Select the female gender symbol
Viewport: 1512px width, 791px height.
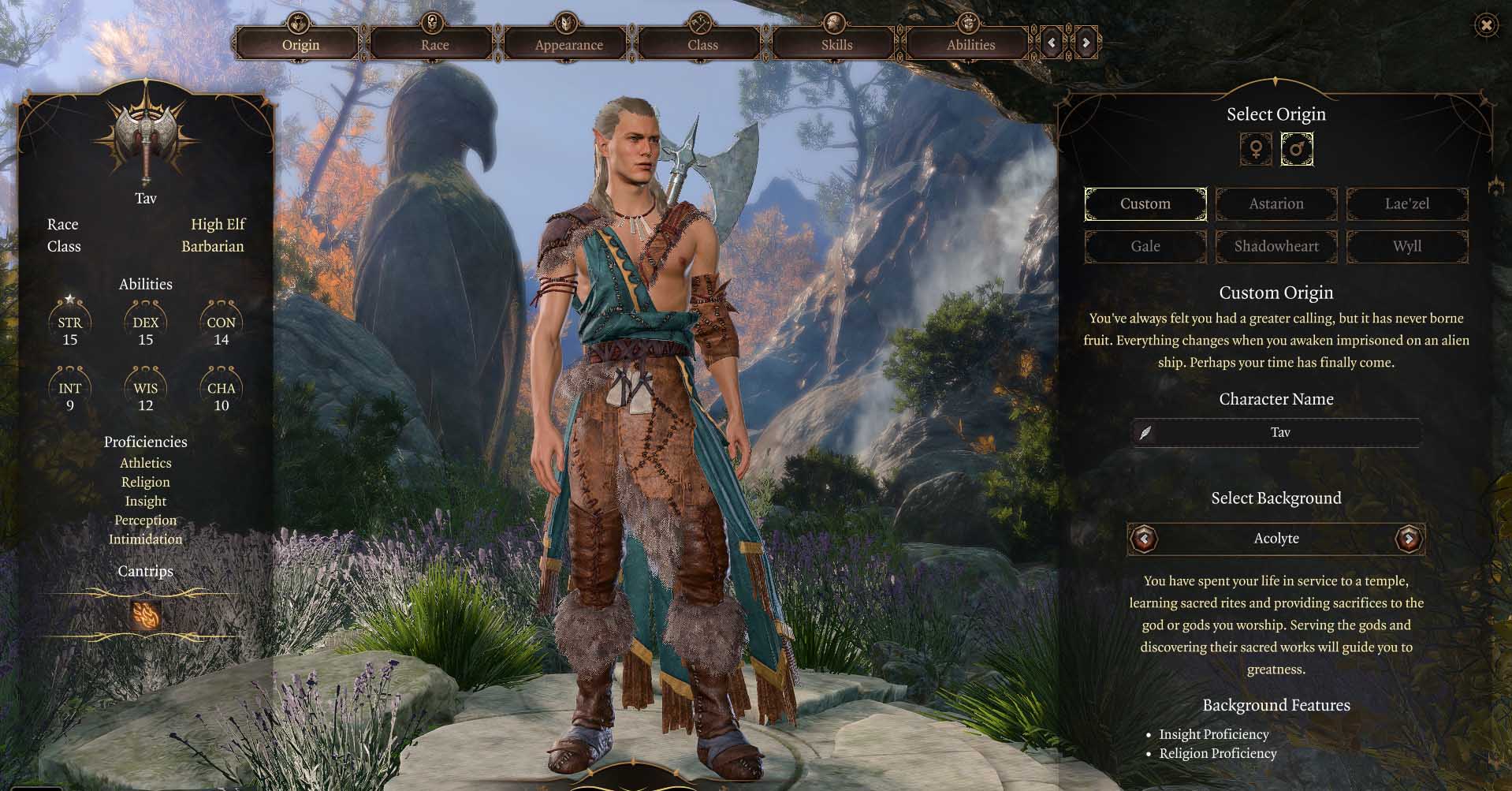click(1255, 149)
